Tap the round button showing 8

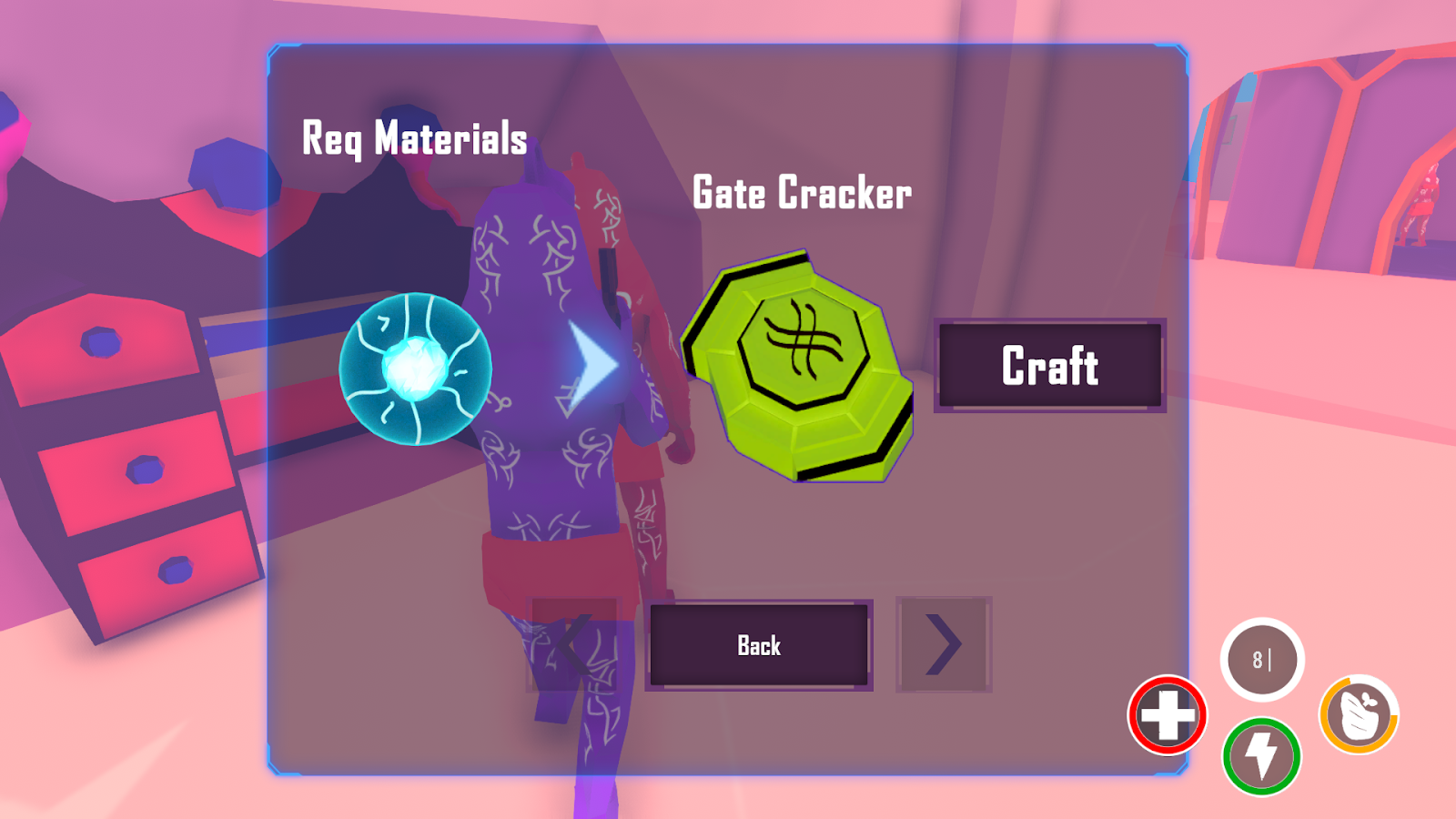coord(1261,660)
